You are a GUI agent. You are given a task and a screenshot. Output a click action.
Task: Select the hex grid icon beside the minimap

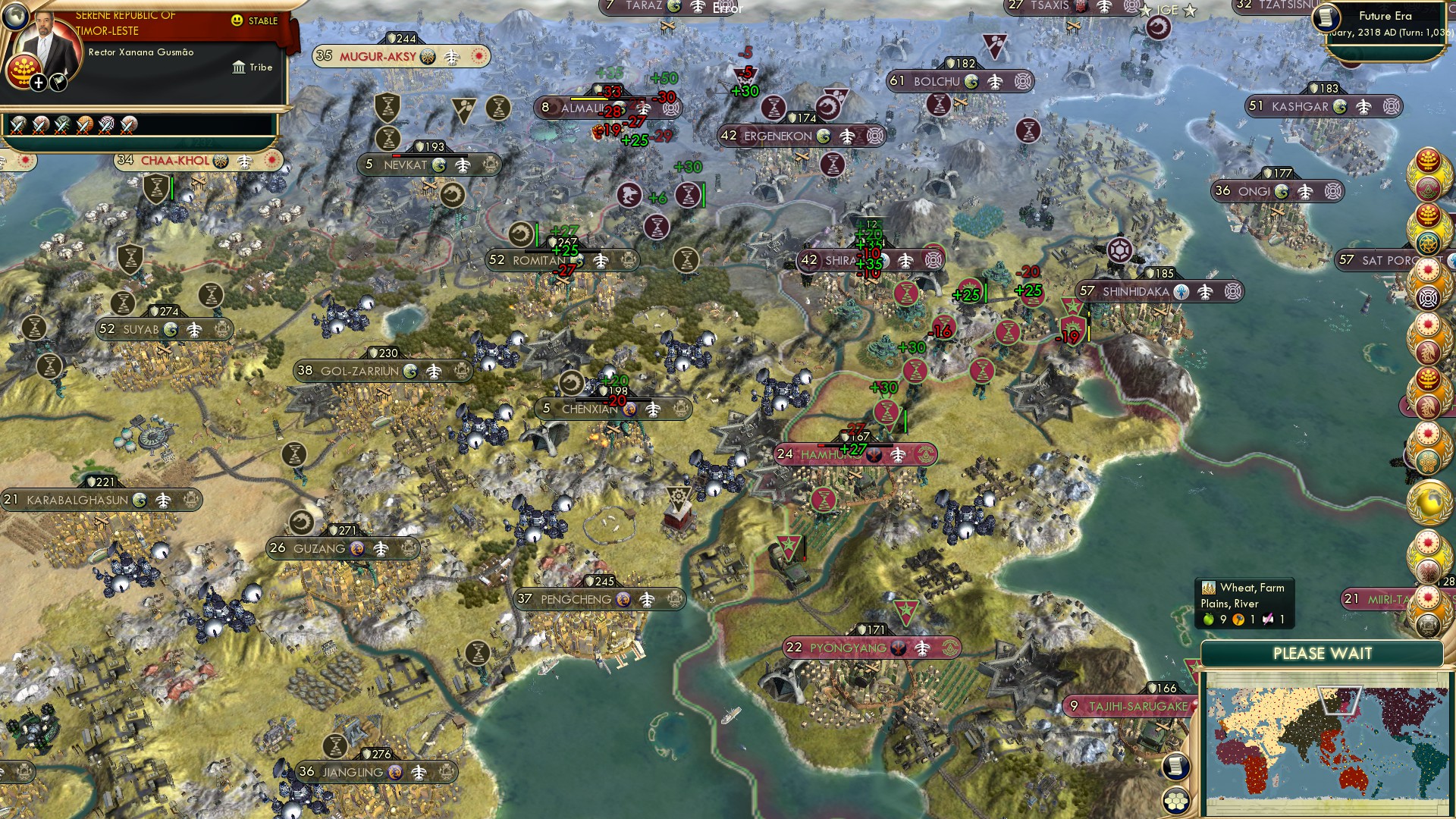pos(1176,800)
